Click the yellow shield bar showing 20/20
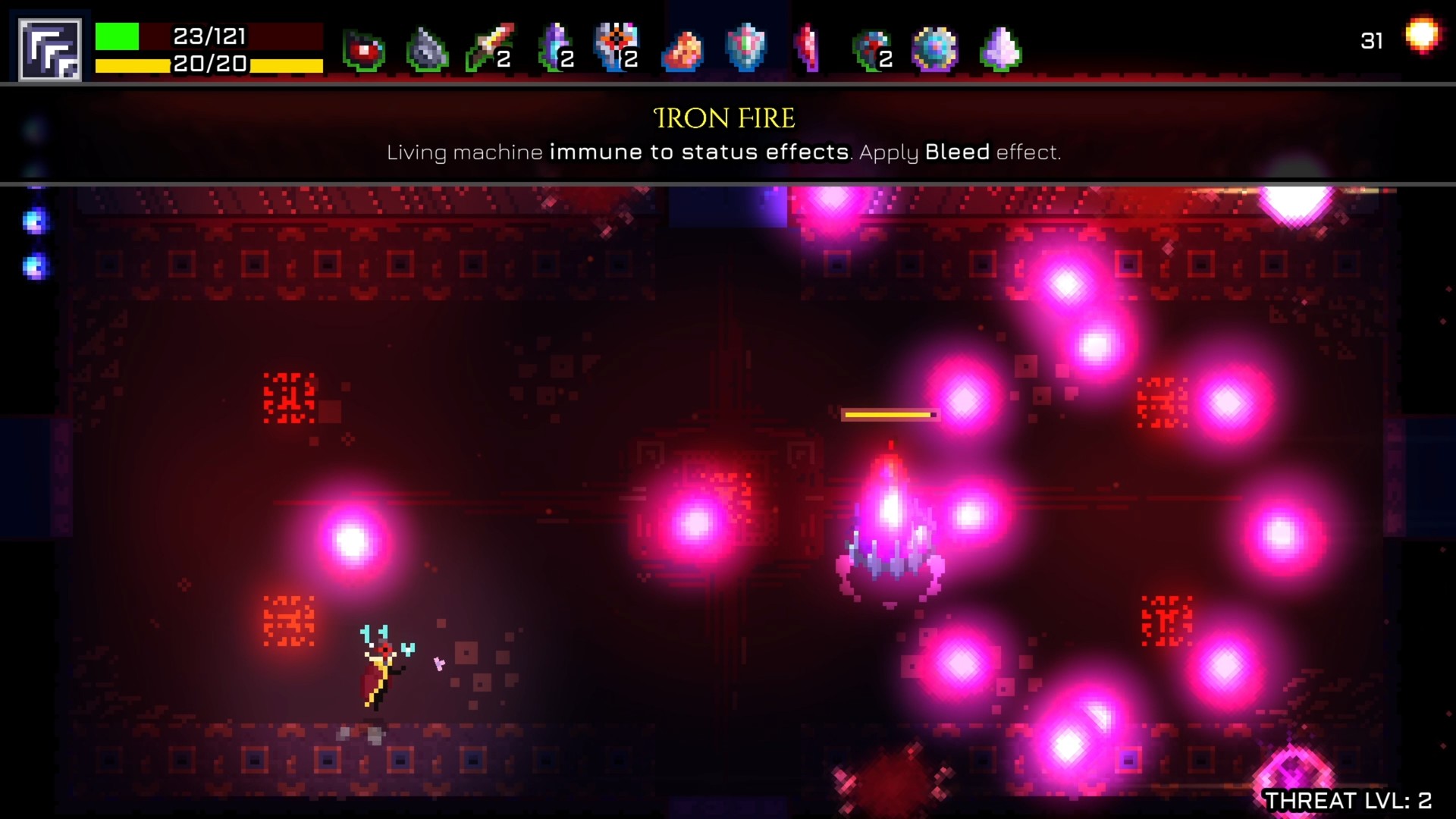Screen dimensions: 1456x819 [152, 65]
